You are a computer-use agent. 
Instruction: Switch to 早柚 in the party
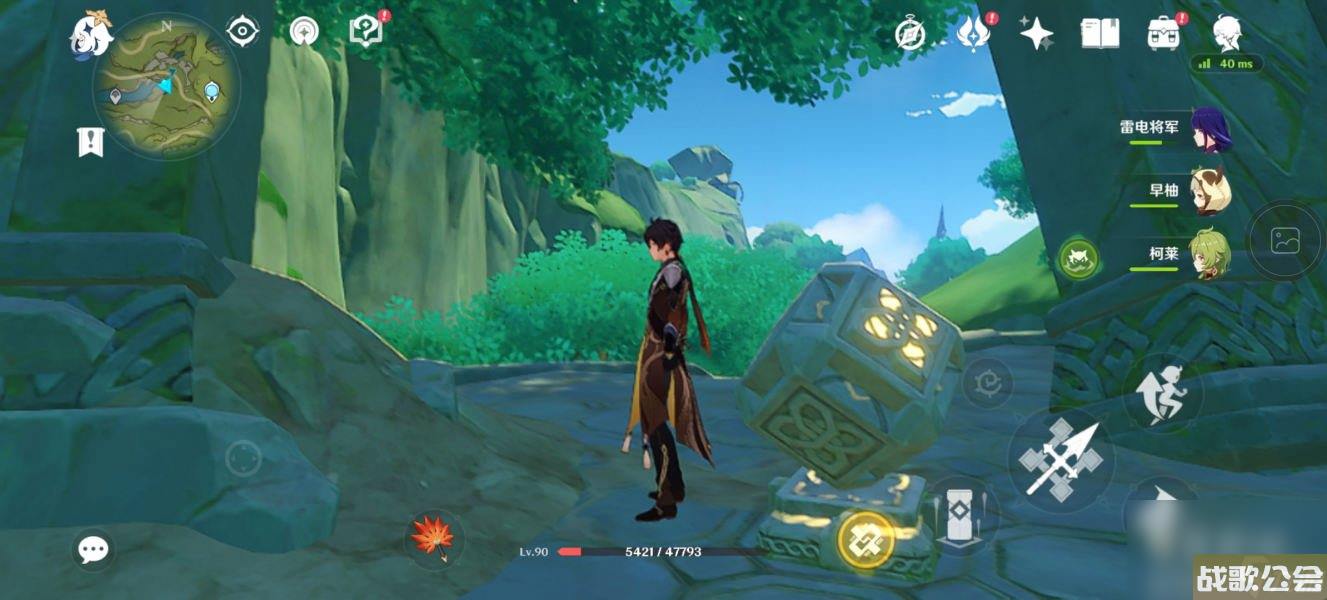coord(1209,191)
